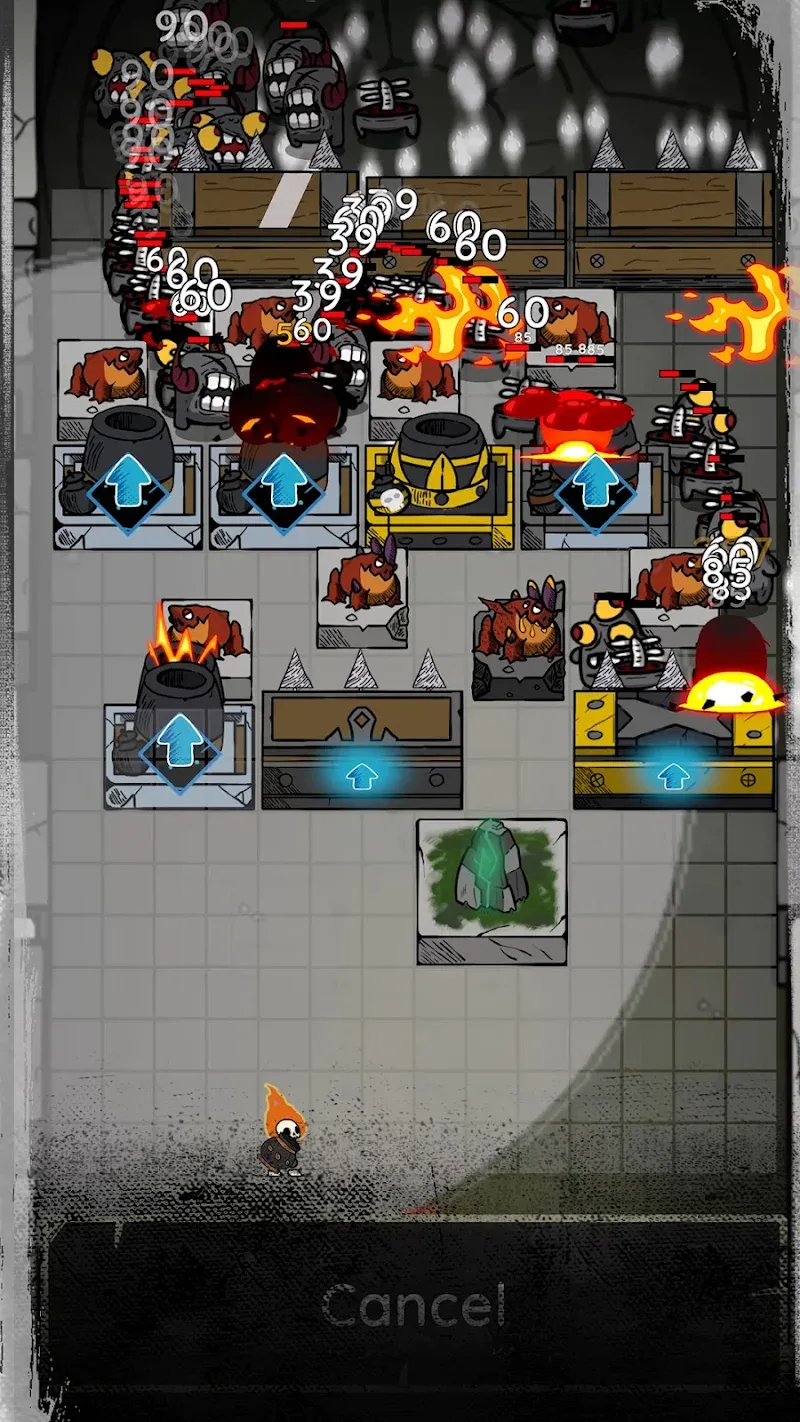Tap the Cancel button
The height and width of the screenshot is (1422, 800).
(x=414, y=1305)
